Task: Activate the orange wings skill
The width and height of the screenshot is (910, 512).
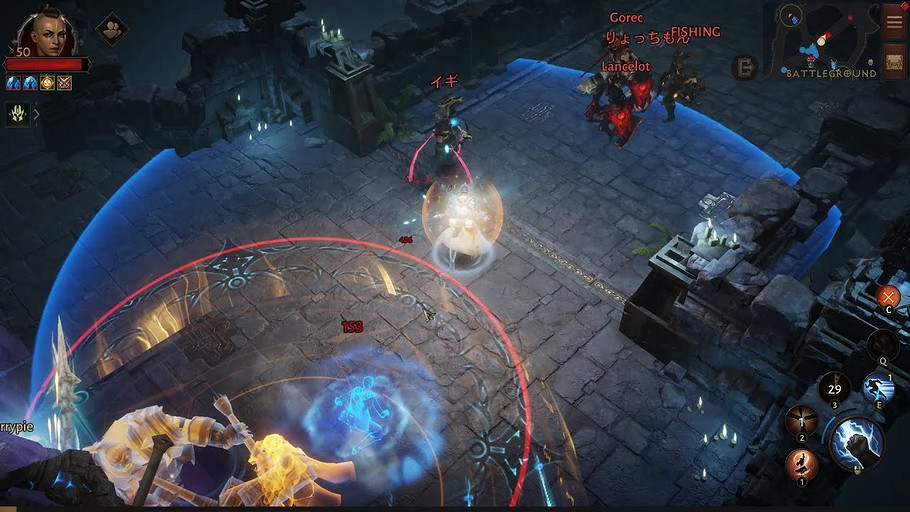Action: pyautogui.click(x=800, y=422)
